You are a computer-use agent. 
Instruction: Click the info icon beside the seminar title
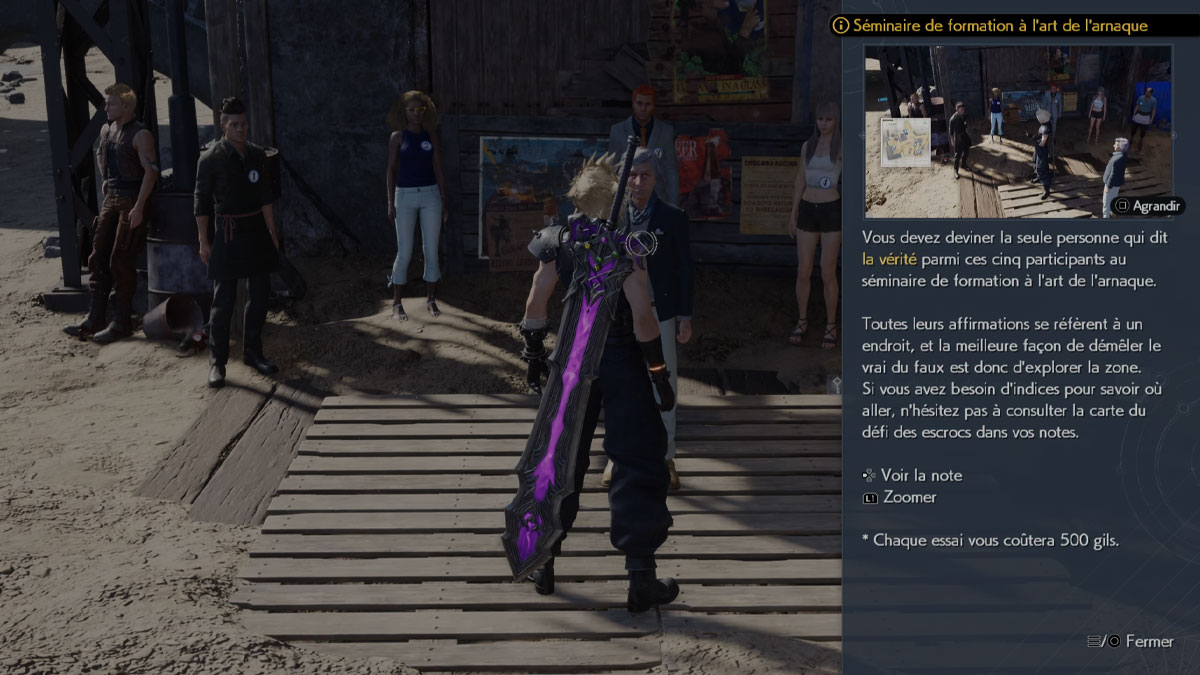[x=841, y=25]
